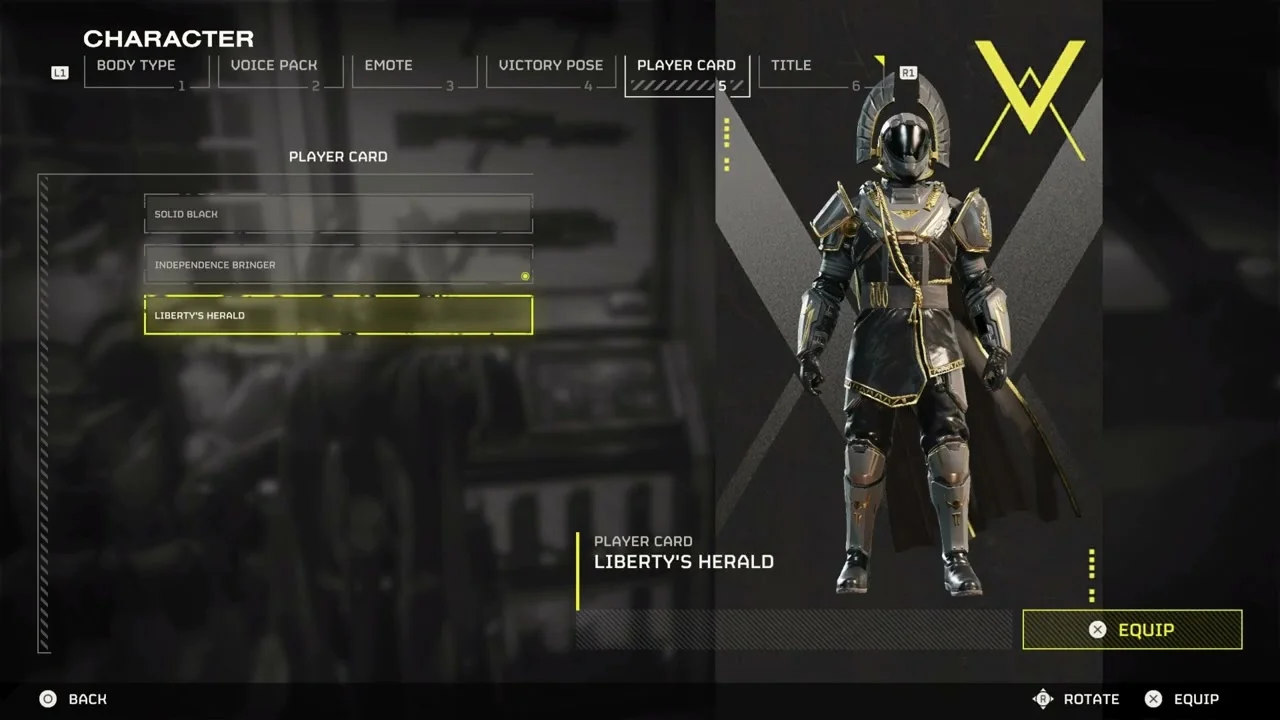
Task: Equip the selected player card
Action: 1132,630
